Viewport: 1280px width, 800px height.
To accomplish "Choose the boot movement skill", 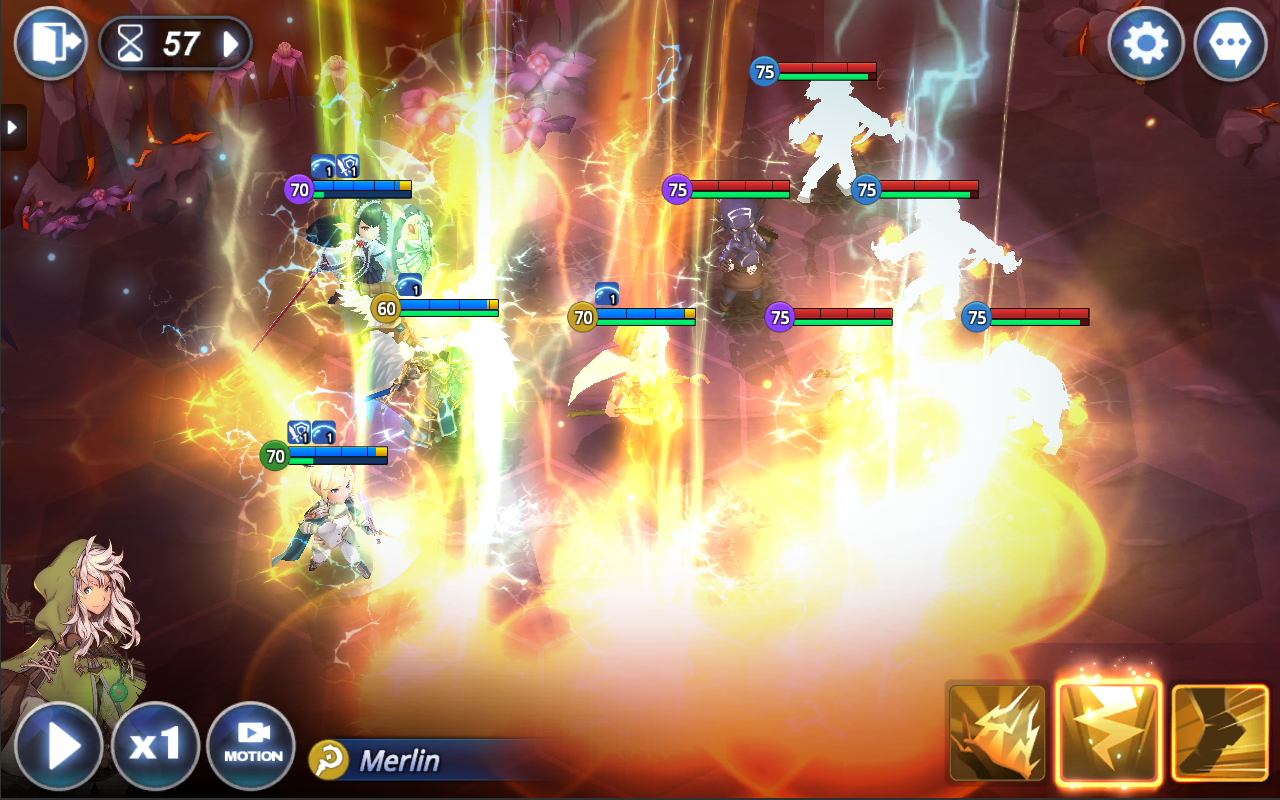I will (1219, 733).
